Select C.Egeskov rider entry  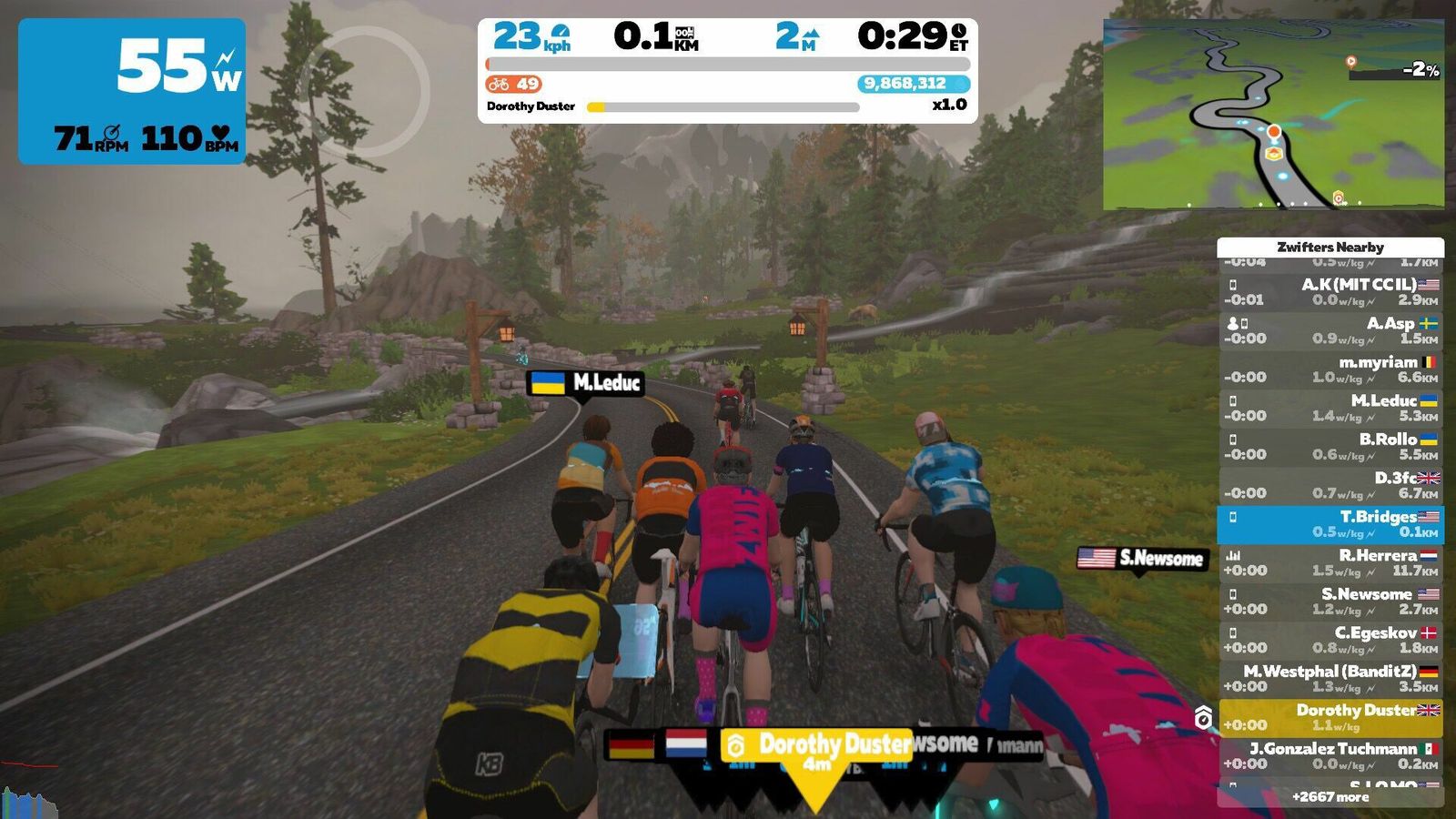click(x=1330, y=640)
